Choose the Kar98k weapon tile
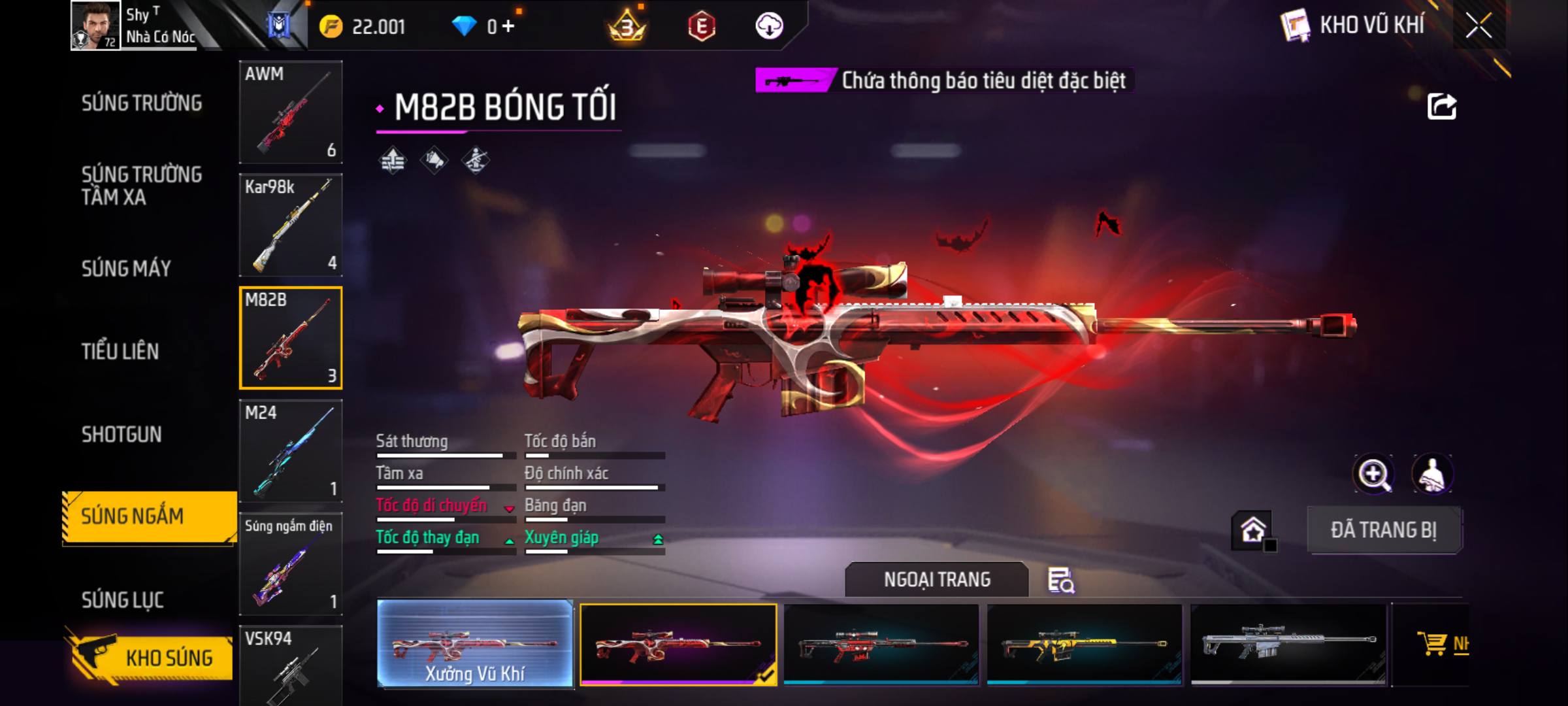The width and height of the screenshot is (1568, 706). (x=291, y=225)
